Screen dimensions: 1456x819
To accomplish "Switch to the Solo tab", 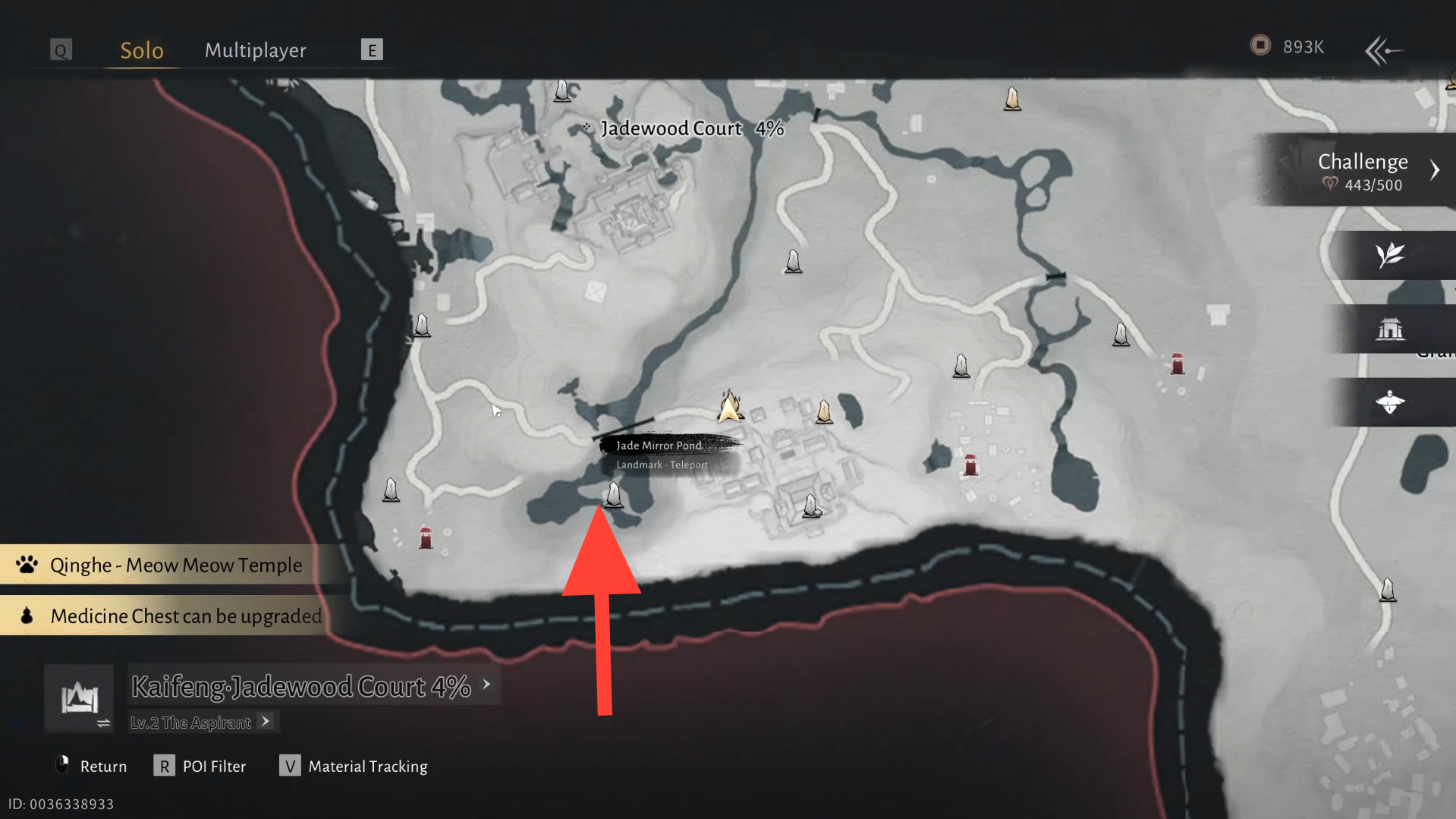I will click(x=142, y=50).
